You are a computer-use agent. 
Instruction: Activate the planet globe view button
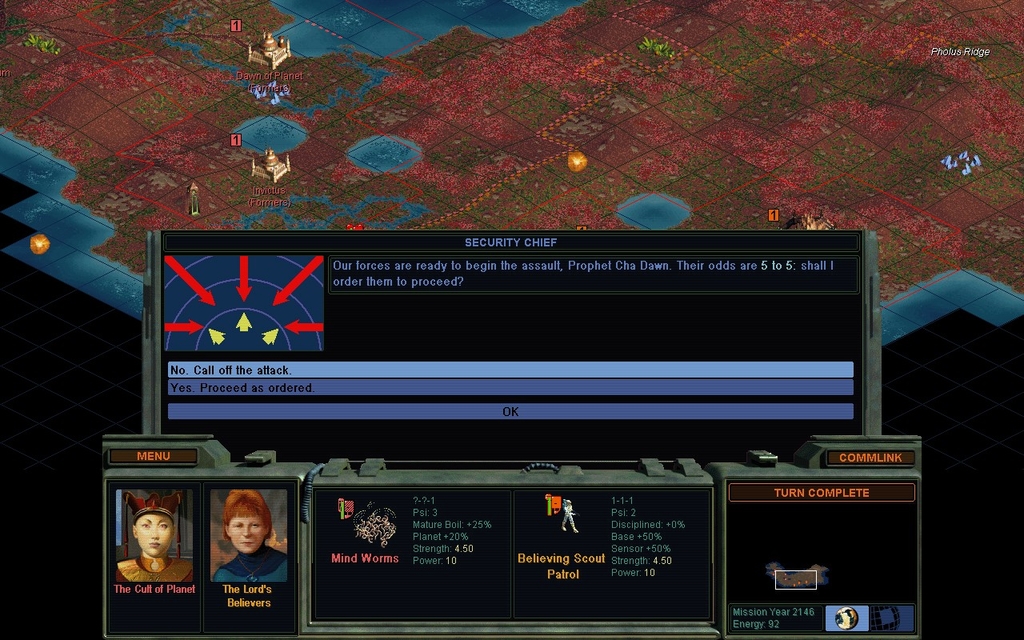[848, 618]
